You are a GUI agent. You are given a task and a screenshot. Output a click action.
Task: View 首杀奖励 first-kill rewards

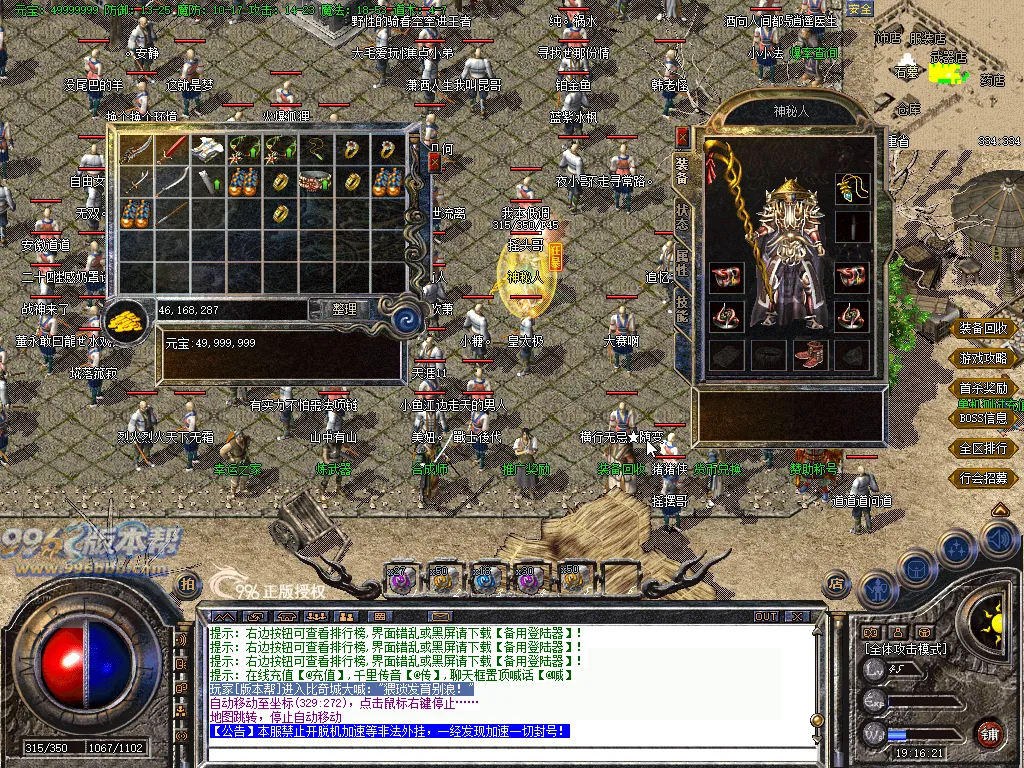point(984,388)
